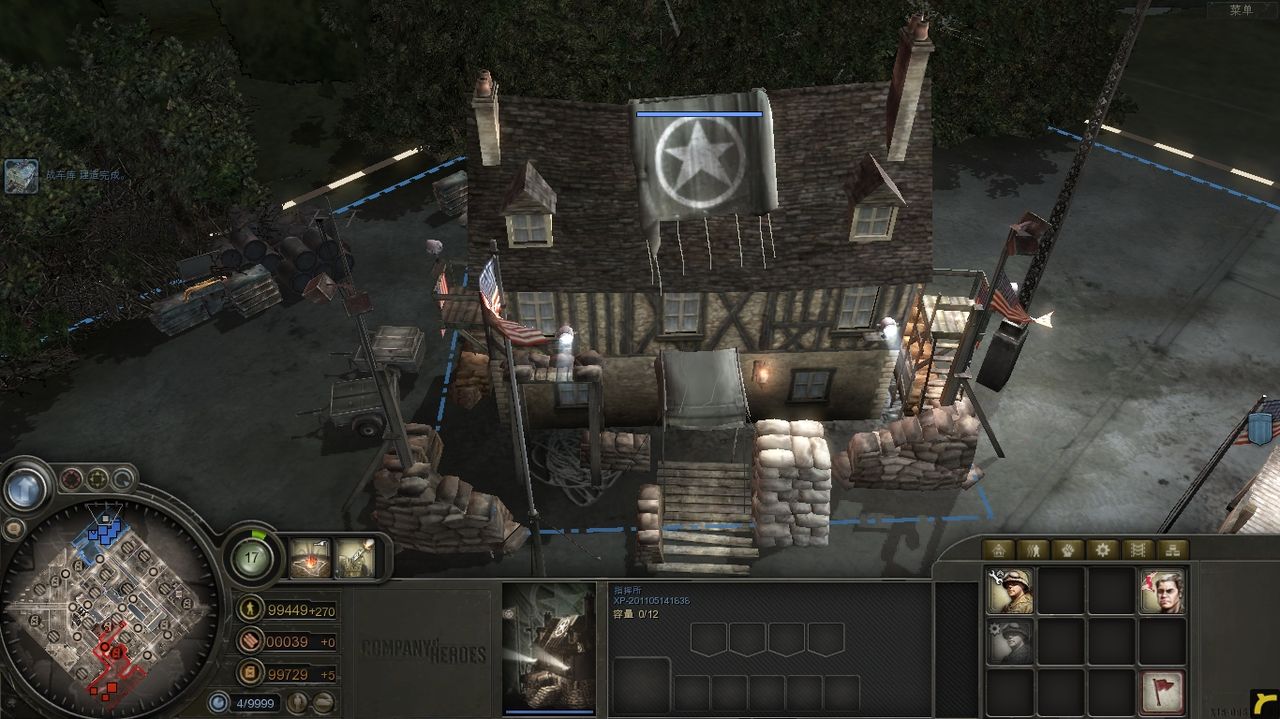Activate the off-map artillery strike ability
Image resolution: width=1280 pixels, height=719 pixels.
click(310, 558)
